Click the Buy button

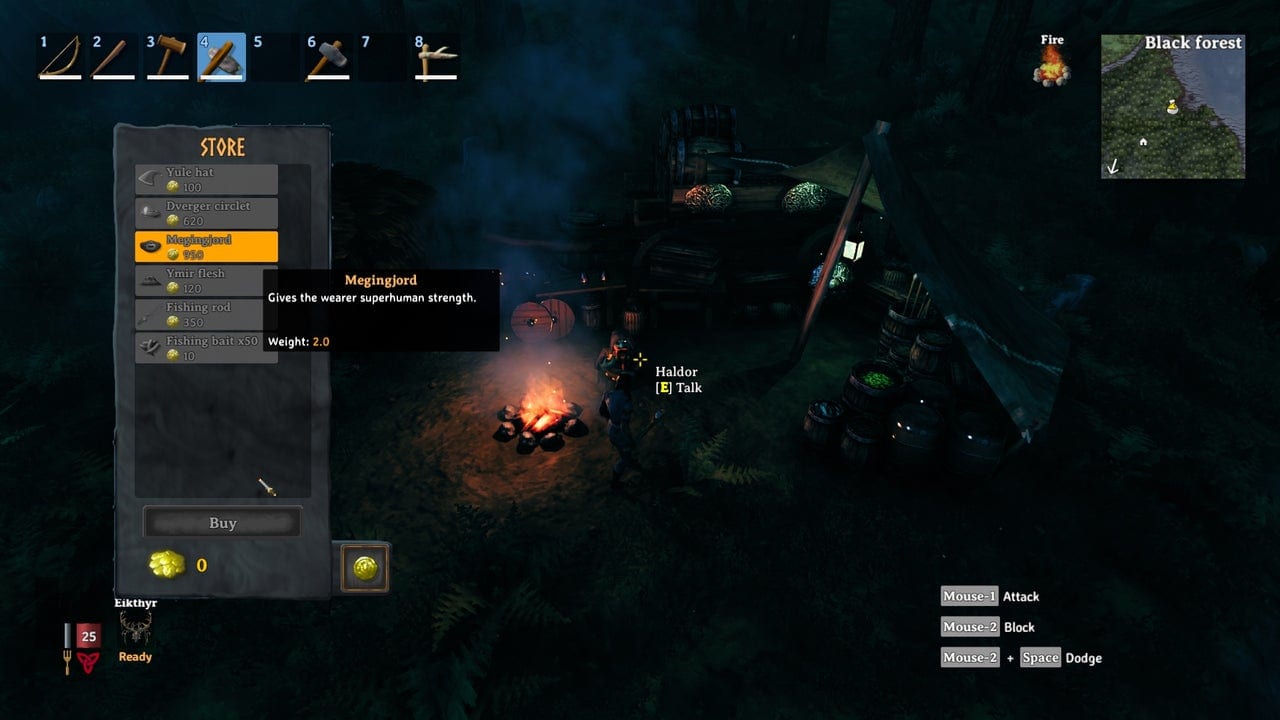[222, 523]
